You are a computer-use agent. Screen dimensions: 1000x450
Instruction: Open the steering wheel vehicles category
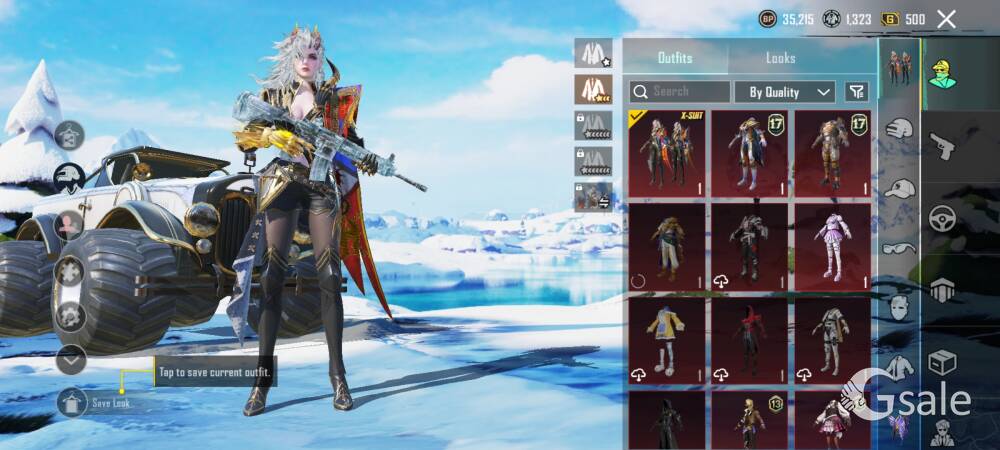click(x=943, y=219)
